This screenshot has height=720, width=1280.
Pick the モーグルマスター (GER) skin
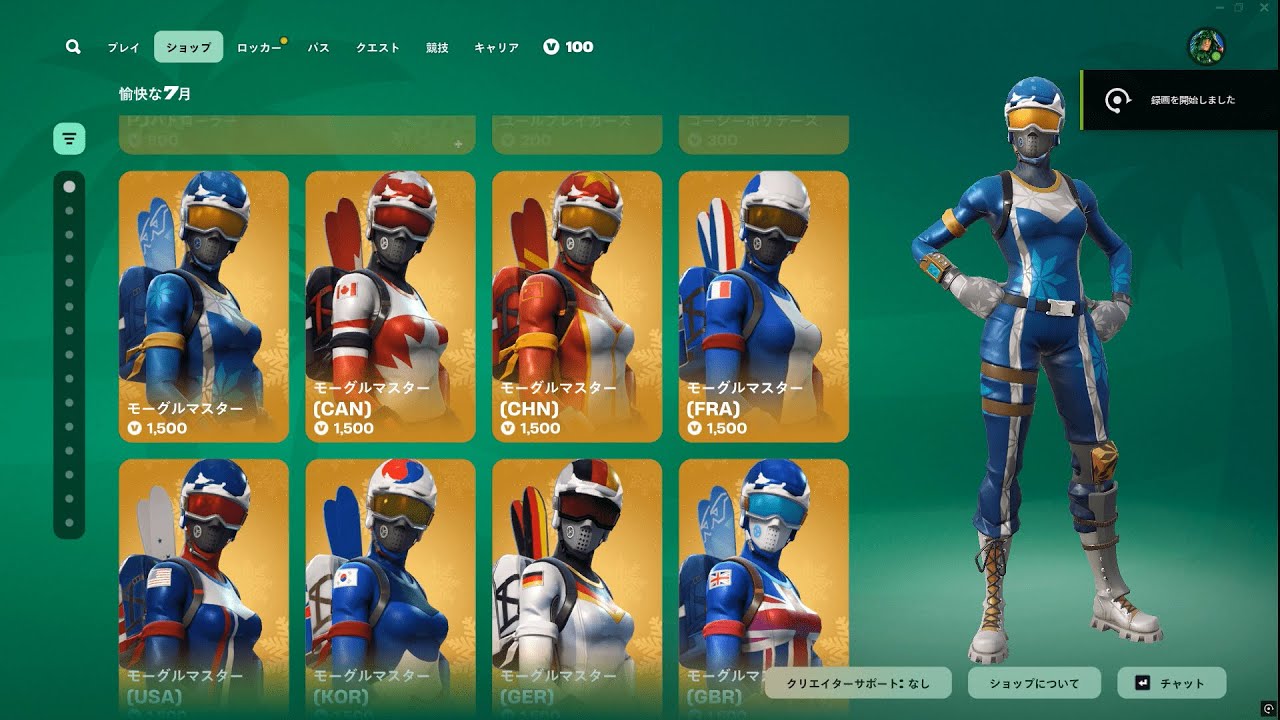coord(577,585)
